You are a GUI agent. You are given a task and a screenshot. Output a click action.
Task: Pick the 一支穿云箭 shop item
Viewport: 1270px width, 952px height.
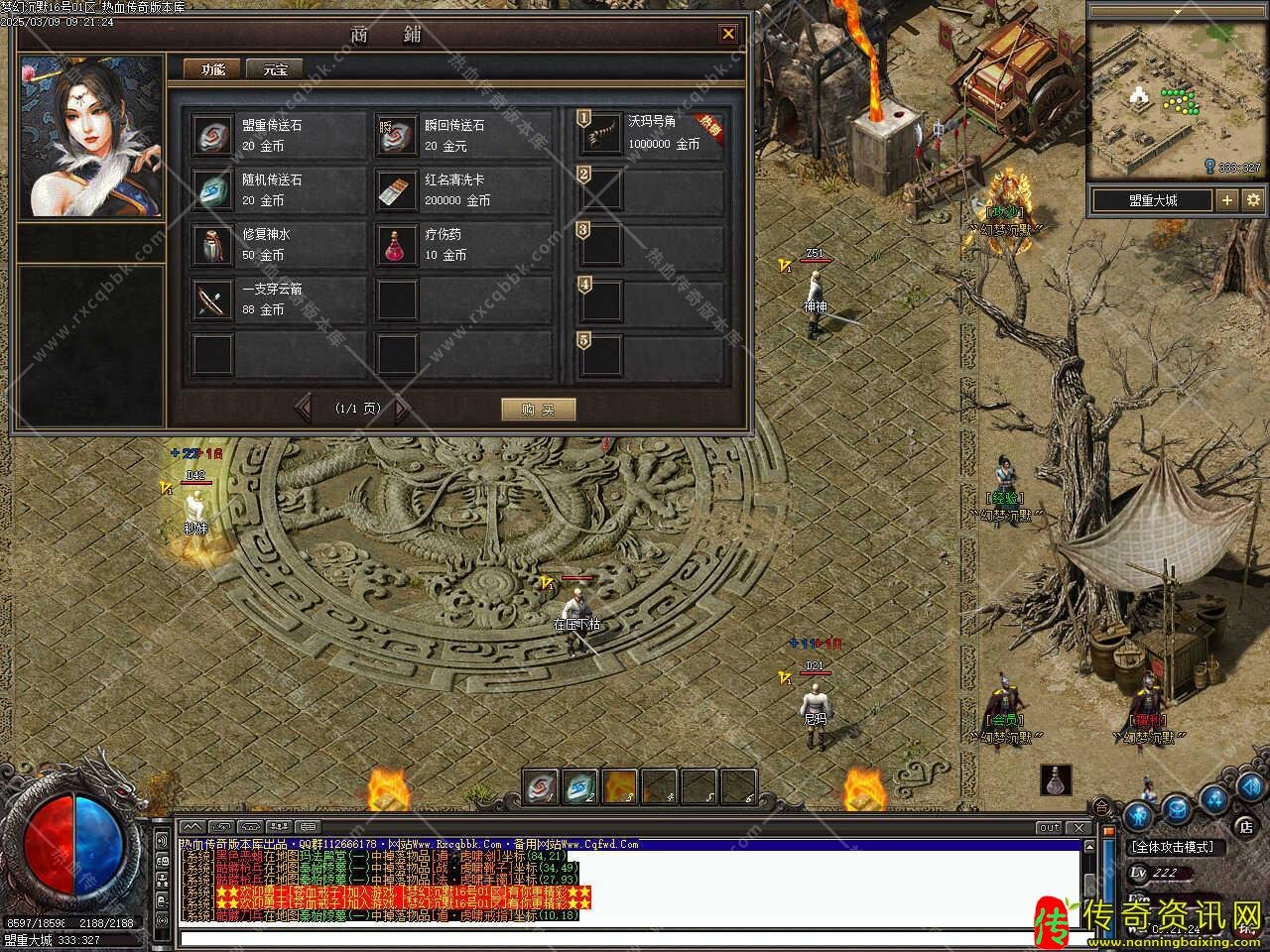212,299
